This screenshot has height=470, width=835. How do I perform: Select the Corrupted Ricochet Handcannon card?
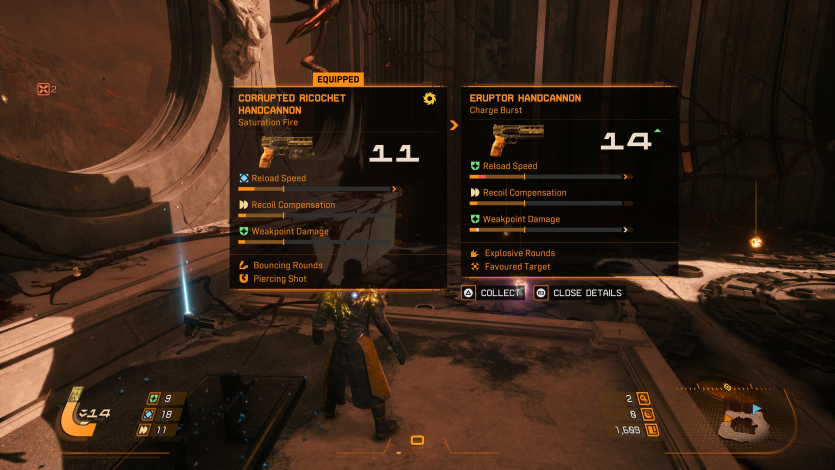[338, 187]
